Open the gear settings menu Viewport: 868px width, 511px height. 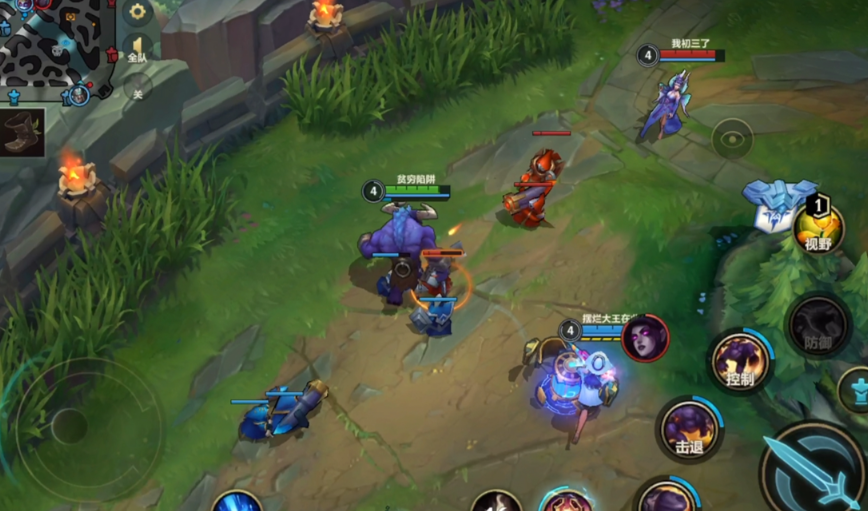point(137,13)
